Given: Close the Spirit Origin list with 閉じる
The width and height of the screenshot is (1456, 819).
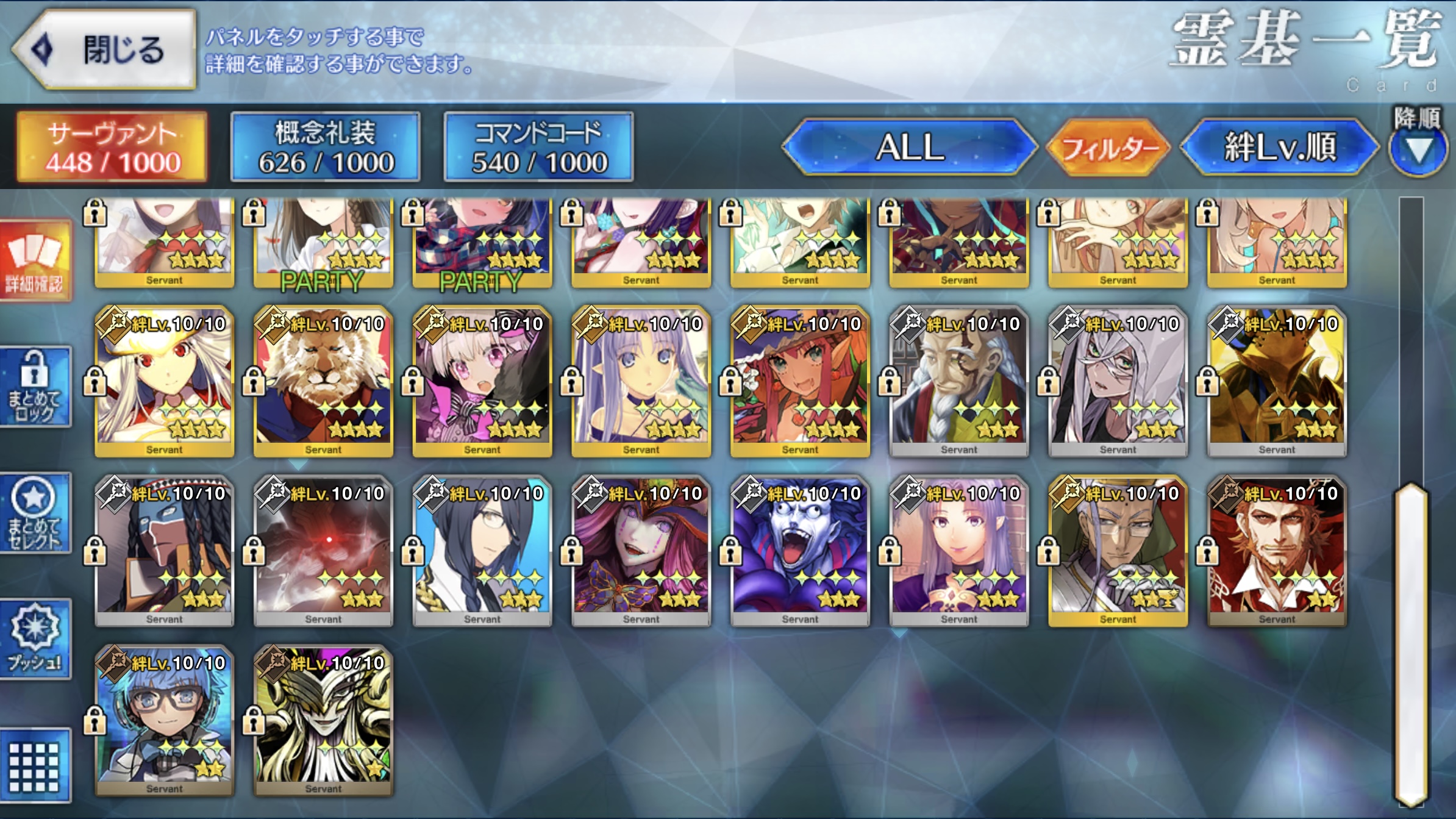Looking at the screenshot, I should (x=105, y=50).
